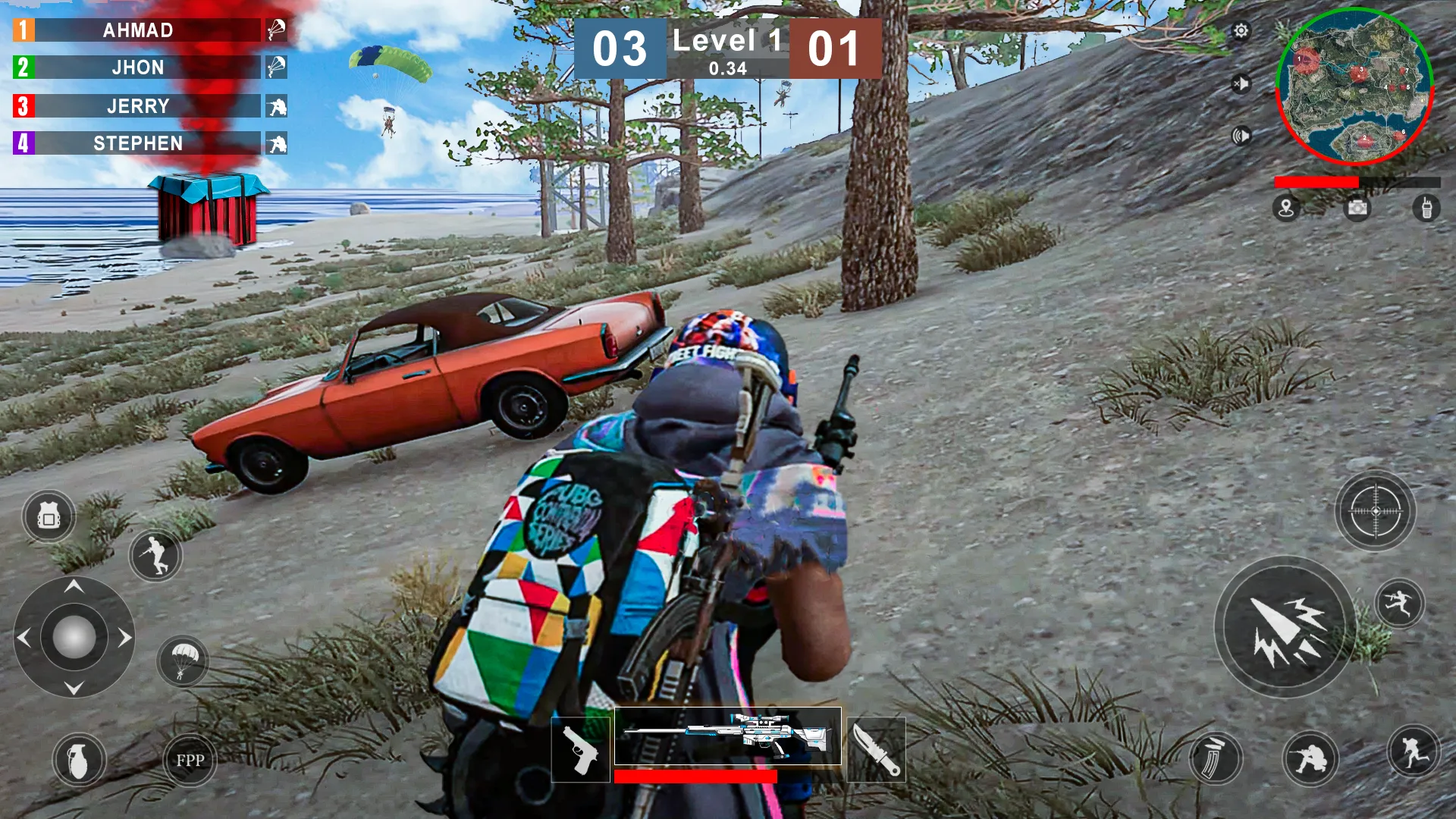Switch to FPP camera view
Image resolution: width=1456 pixels, height=819 pixels.
(190, 760)
